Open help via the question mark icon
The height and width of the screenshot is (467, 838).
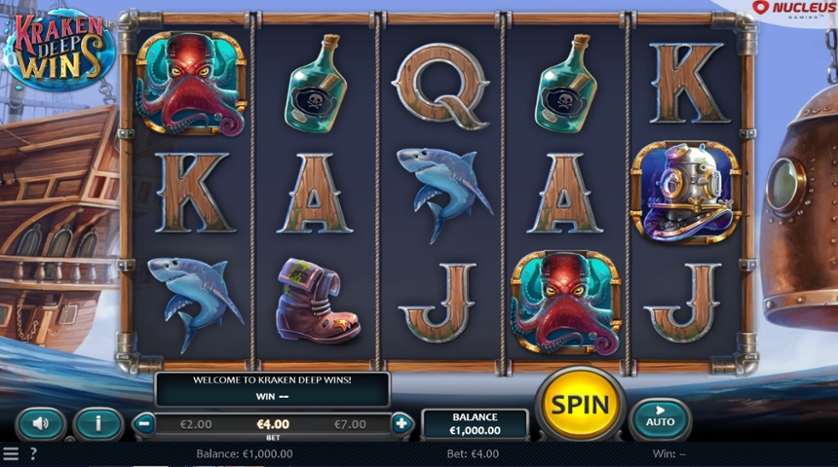coord(33,454)
